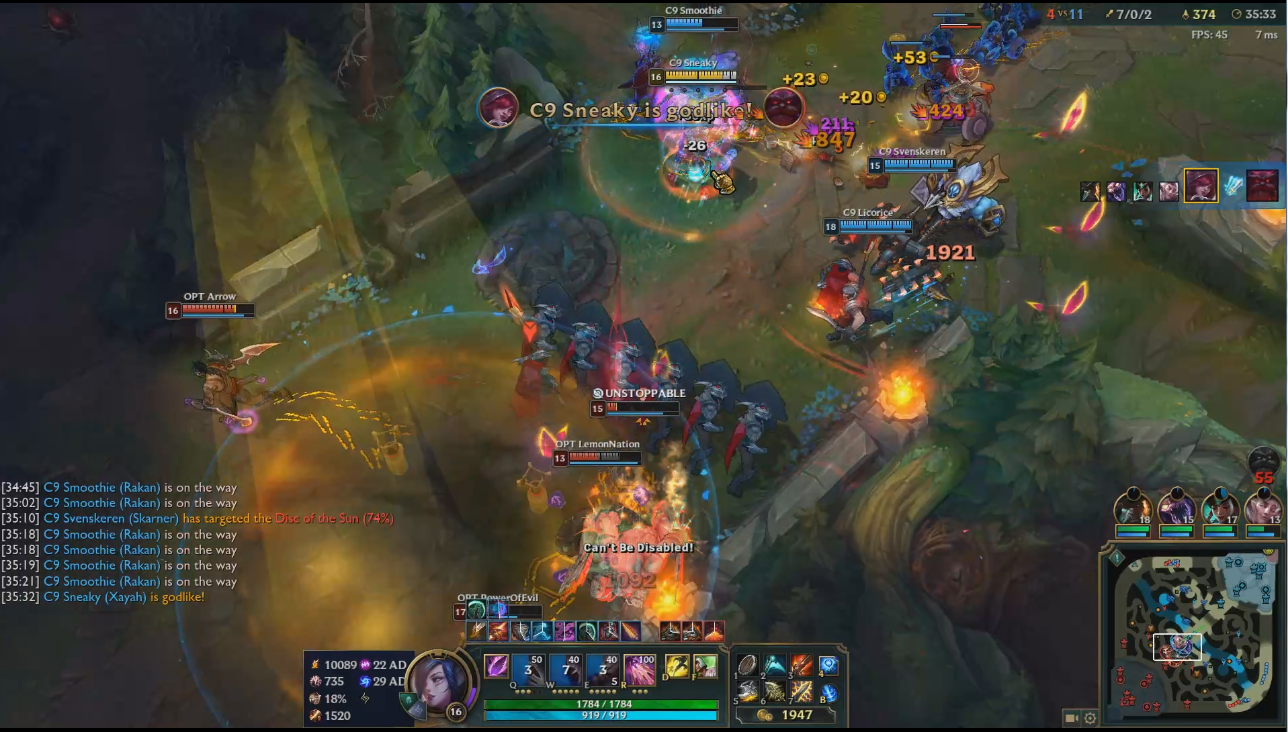Click the purple feather passive icon
The height and width of the screenshot is (732, 1288).
pos(496,665)
